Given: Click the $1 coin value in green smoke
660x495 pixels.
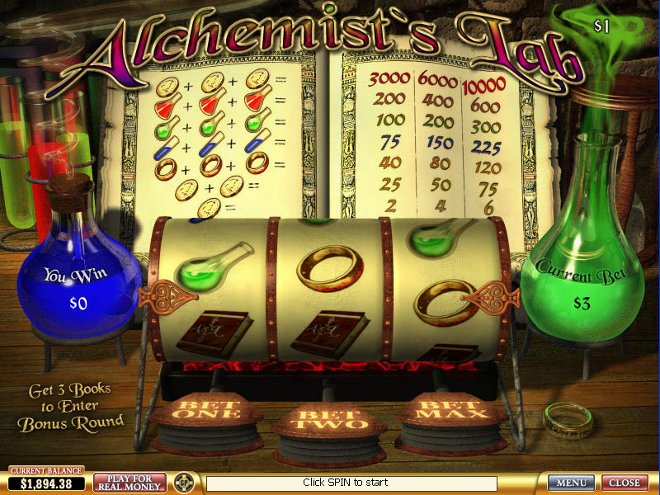Looking at the screenshot, I should (601, 26).
